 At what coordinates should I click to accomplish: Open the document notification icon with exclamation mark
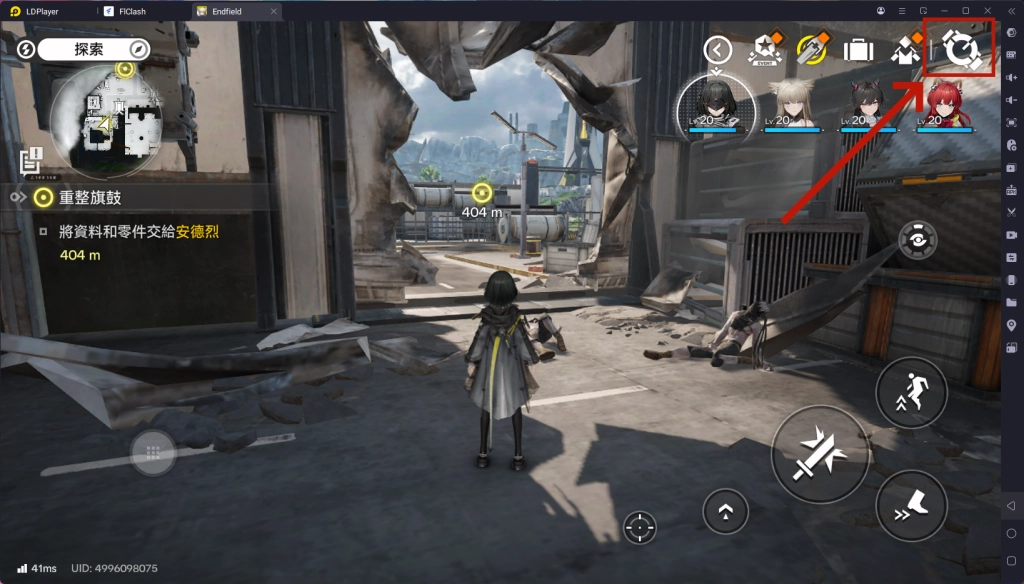(30, 158)
